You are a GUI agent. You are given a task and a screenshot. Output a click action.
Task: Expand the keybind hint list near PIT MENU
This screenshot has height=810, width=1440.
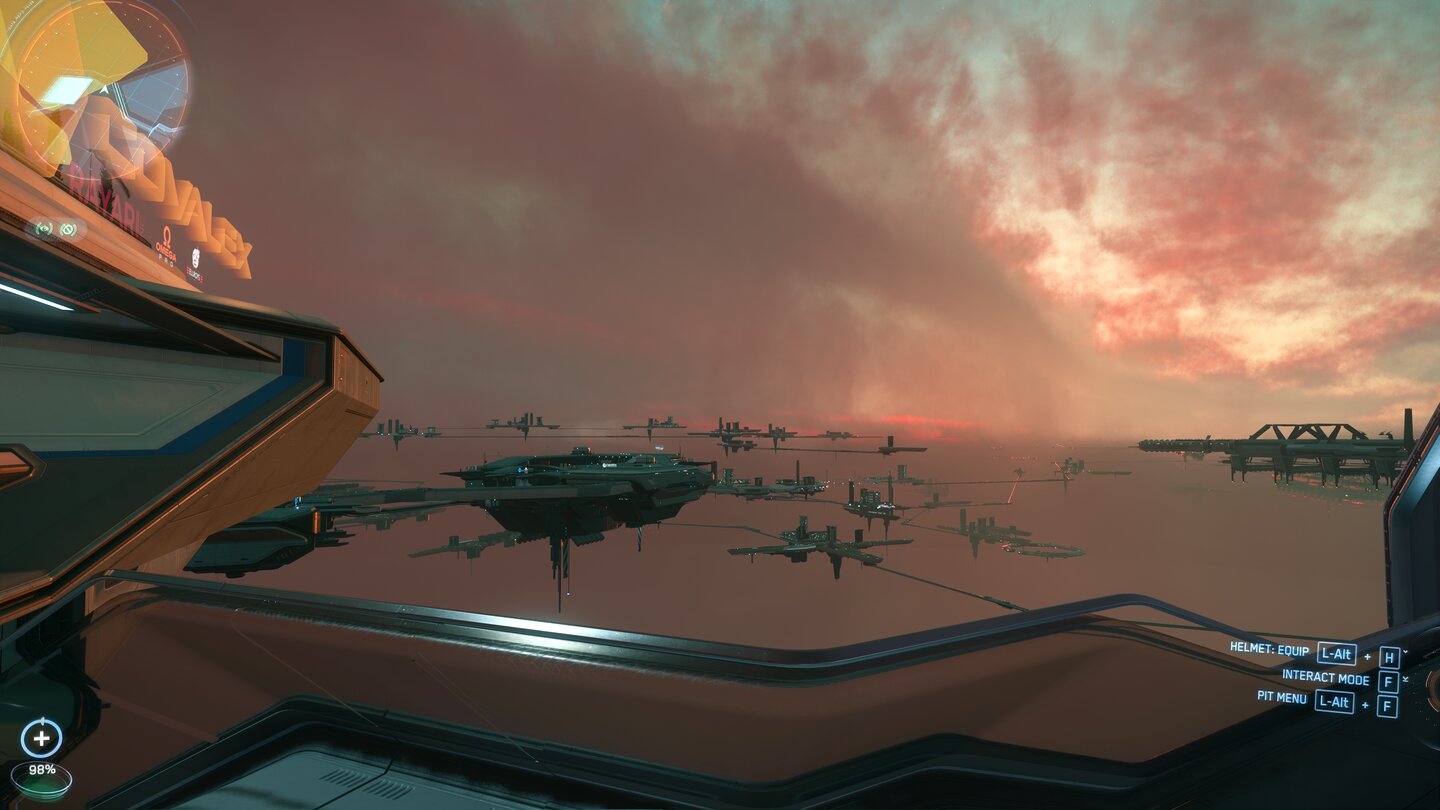tap(1387, 704)
